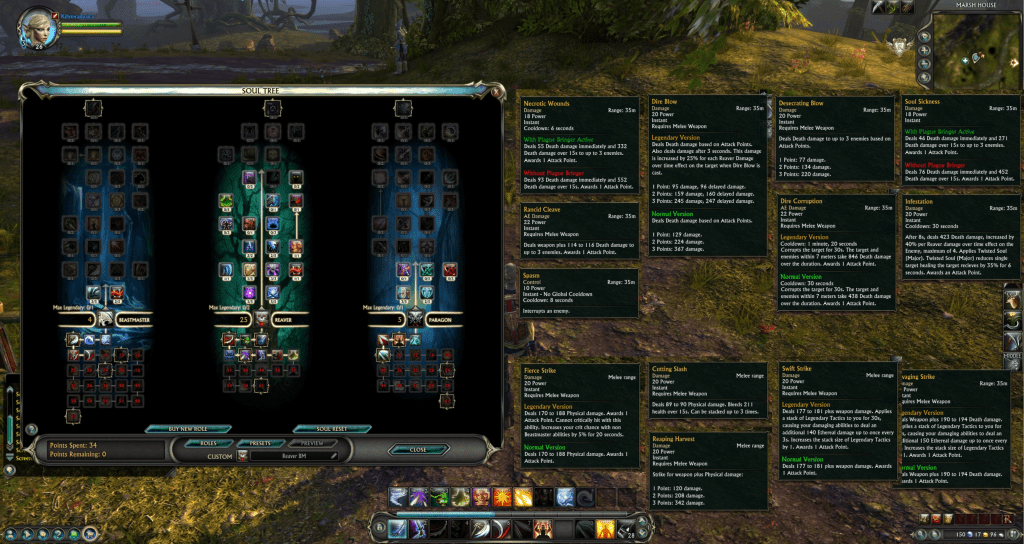Show the Presets options
The image size is (1024, 544).
coord(262,442)
